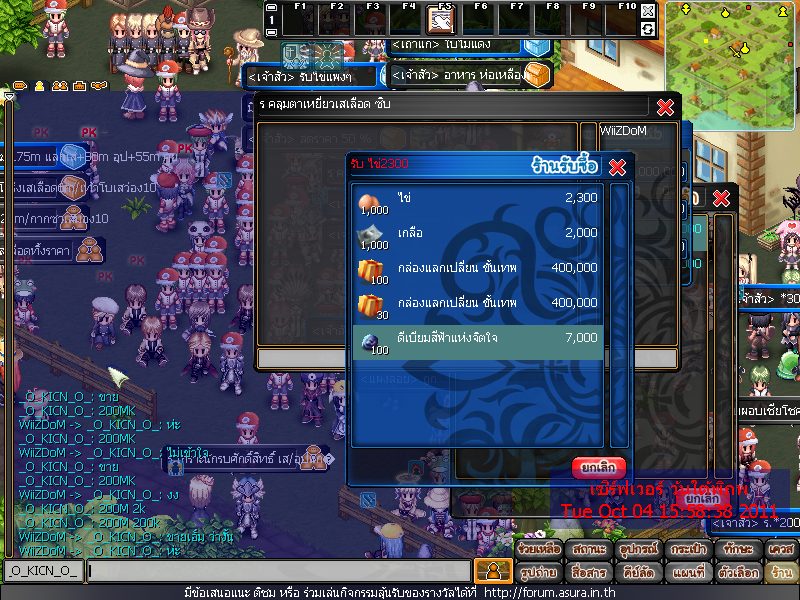The image size is (800, 600).
Task: Open the ร้าน shop button
Action: coord(781,573)
